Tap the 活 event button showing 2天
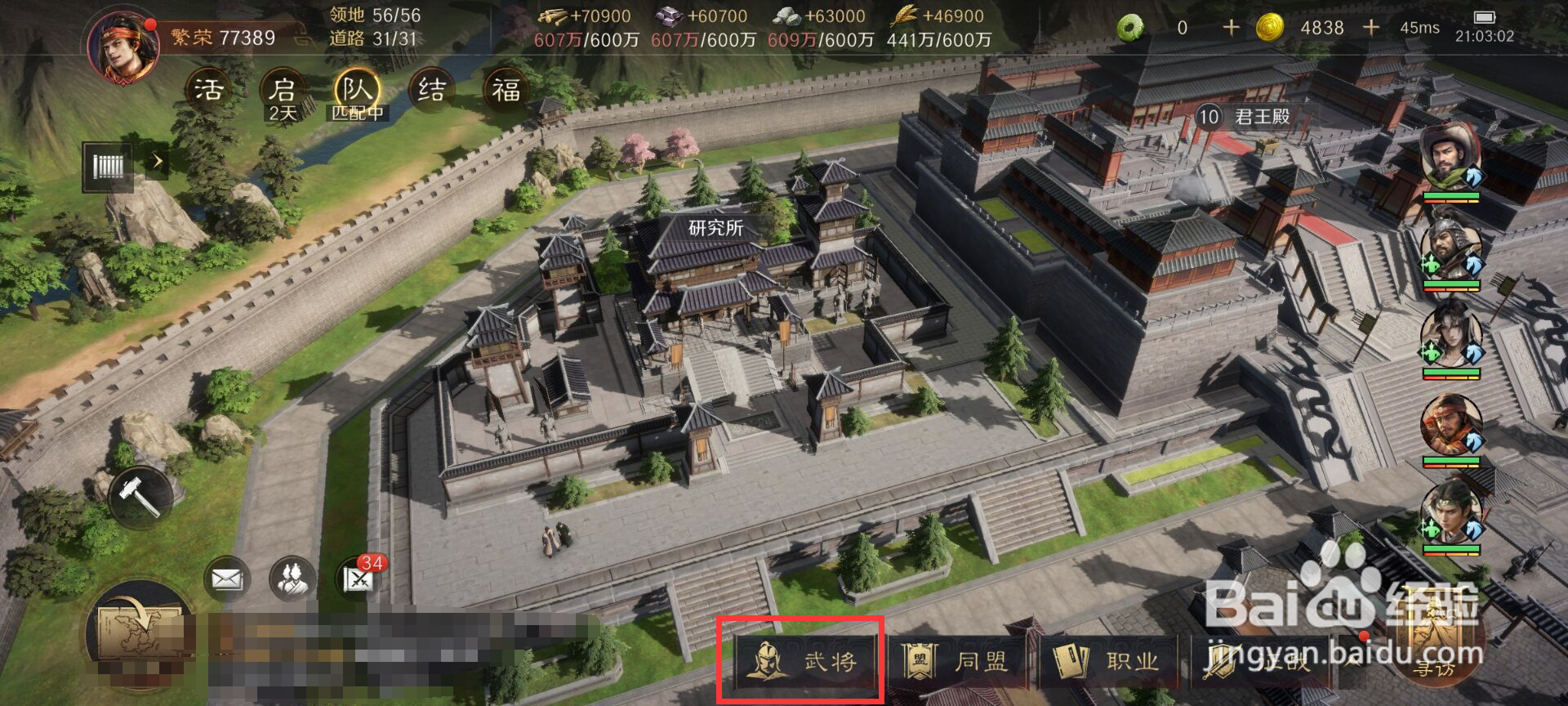Image resolution: width=1568 pixels, height=706 pixels. (x=207, y=90)
